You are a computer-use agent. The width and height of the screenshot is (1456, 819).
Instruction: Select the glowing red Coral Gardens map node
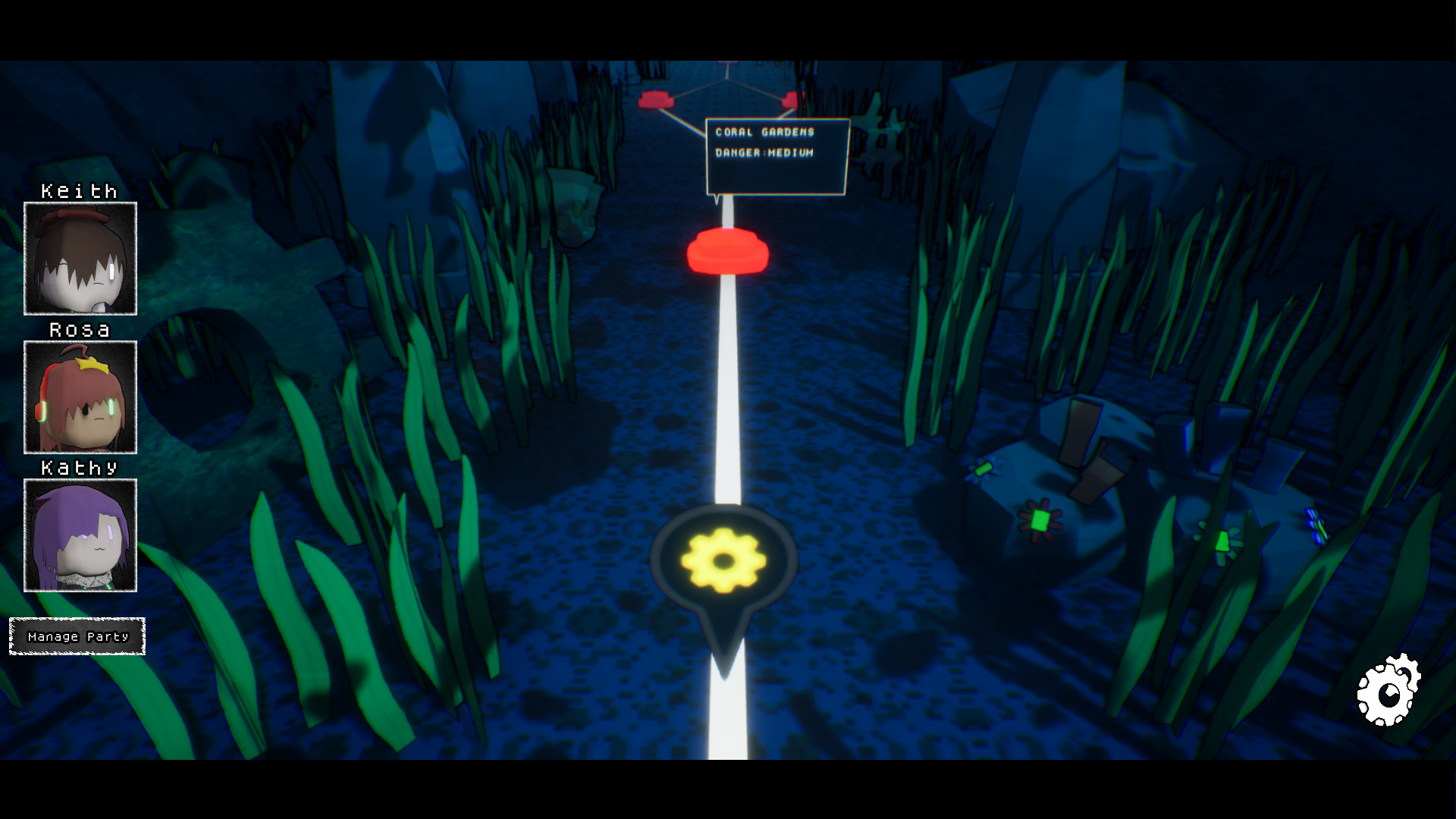tap(726, 250)
